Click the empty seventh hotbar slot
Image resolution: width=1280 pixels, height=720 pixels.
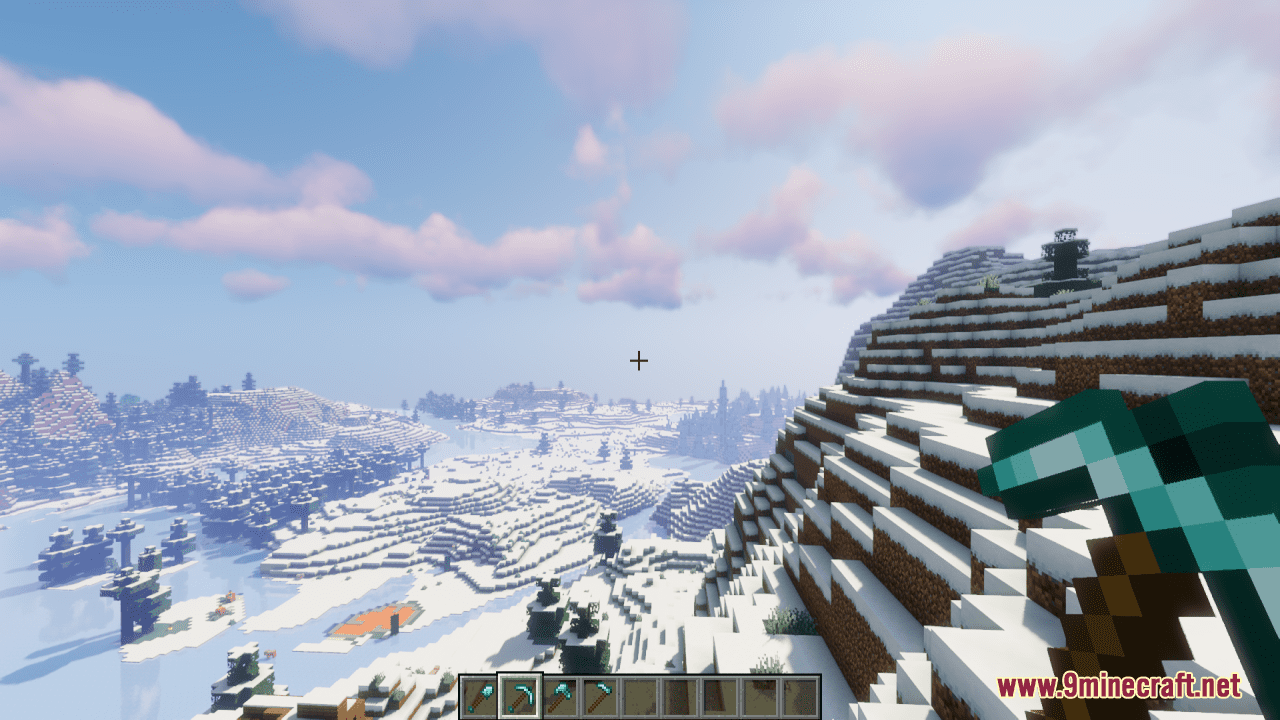tap(722, 697)
